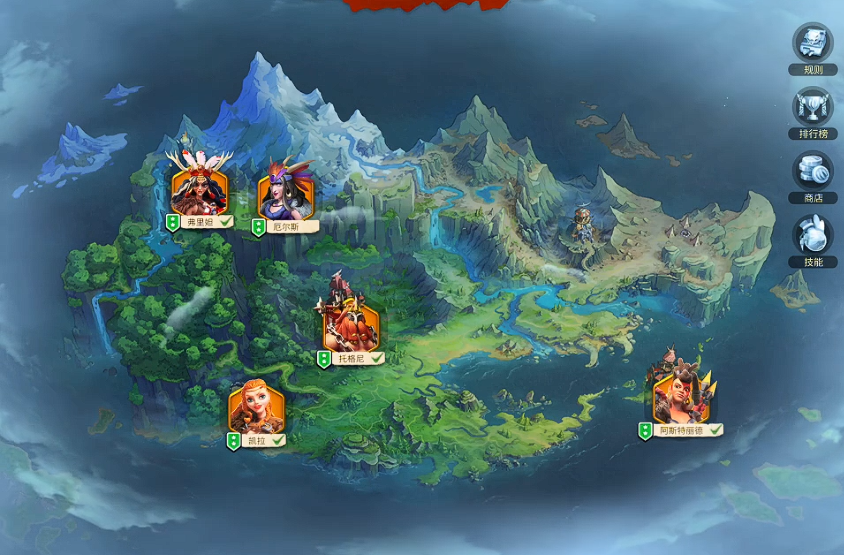Open the 规则 rules scroll button

(x=812, y=44)
